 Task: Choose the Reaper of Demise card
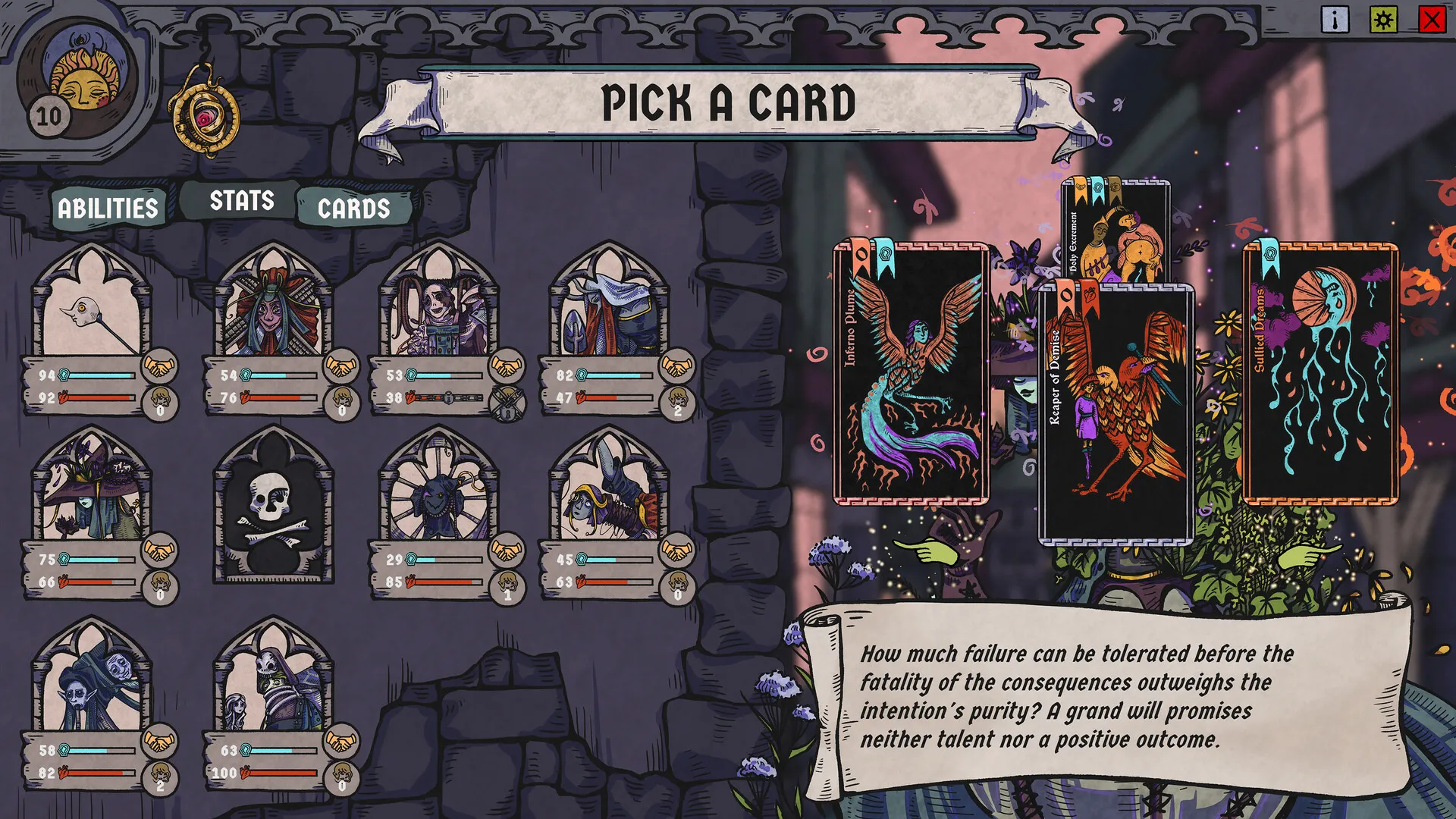1115,414
